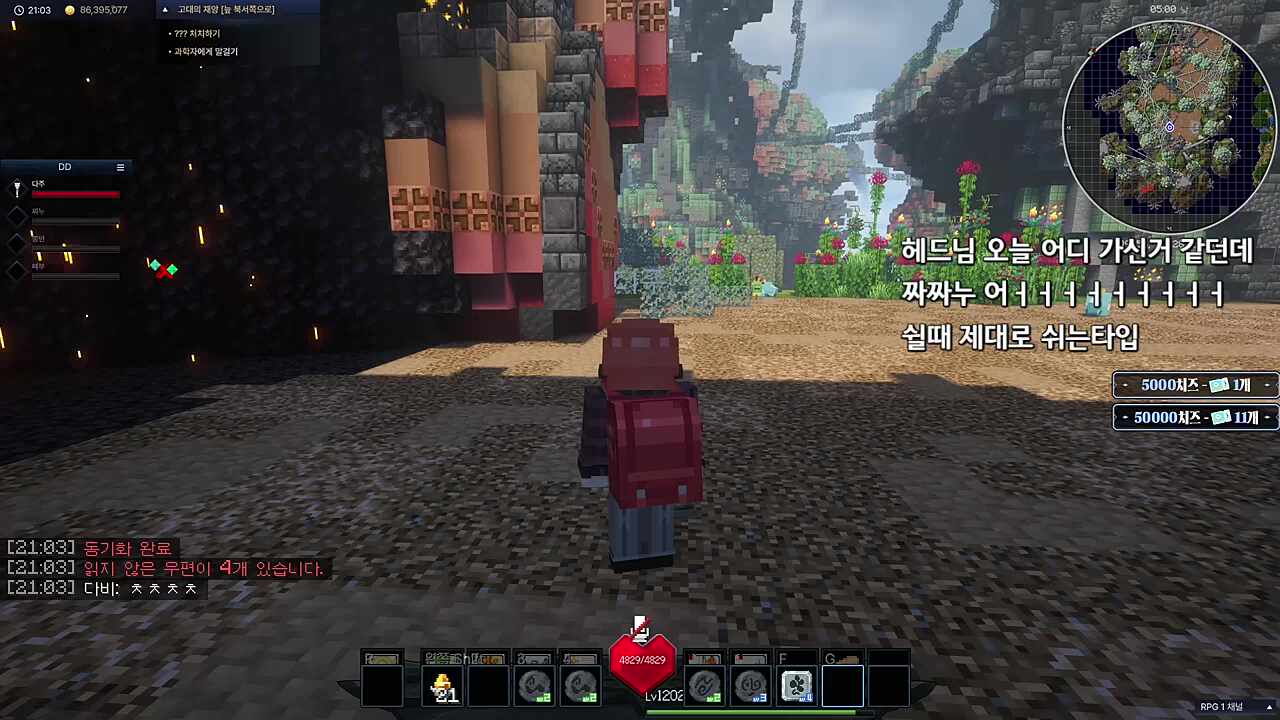Image resolution: width=1280 pixels, height=720 pixels.
Task: Click the level 3 skill rune in the hotbar
Action: click(752, 683)
